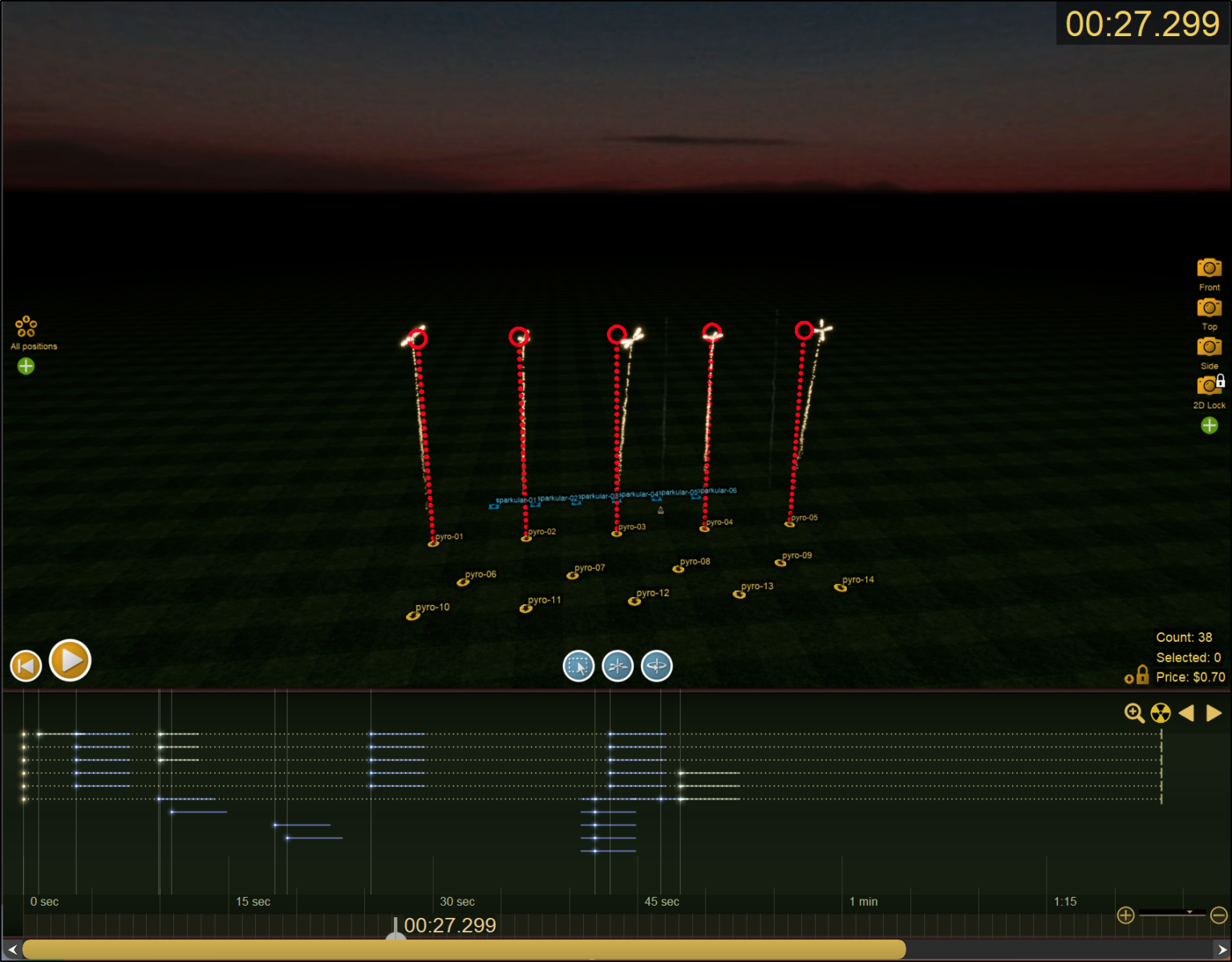Activate the marquee selection tool
The height and width of the screenshot is (962, 1232).
pos(578,666)
